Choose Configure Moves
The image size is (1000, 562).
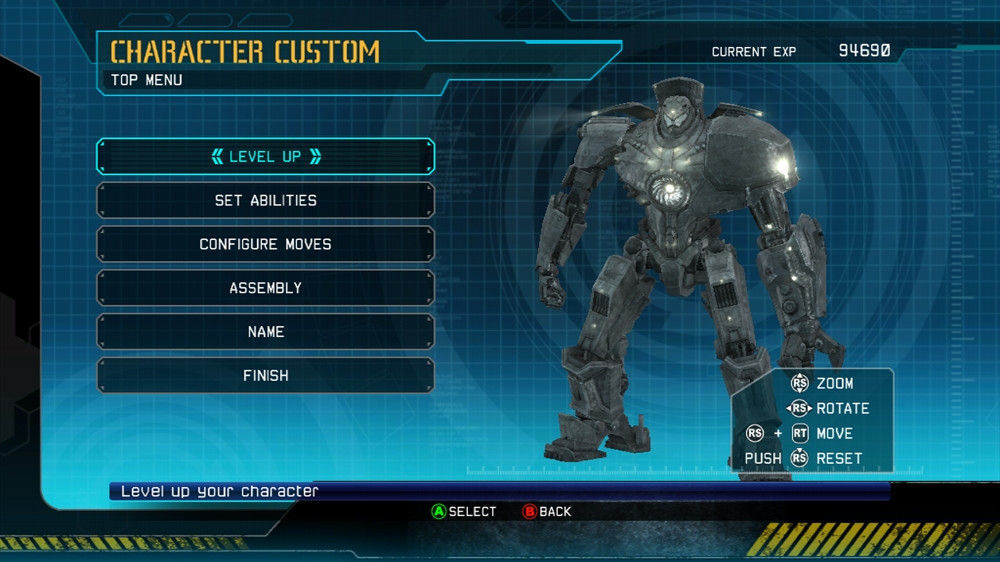[x=265, y=244]
